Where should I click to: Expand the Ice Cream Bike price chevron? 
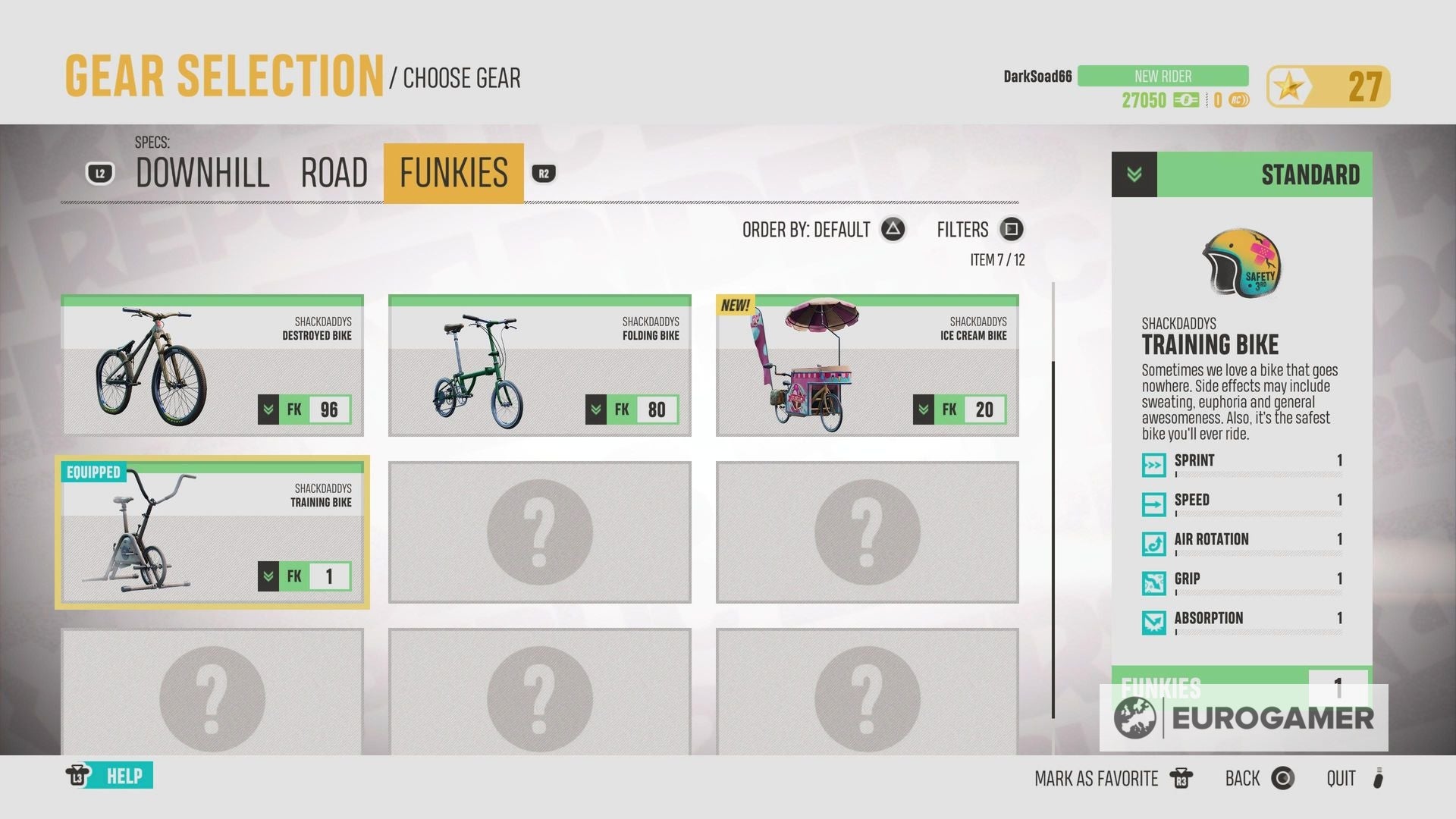click(x=922, y=409)
